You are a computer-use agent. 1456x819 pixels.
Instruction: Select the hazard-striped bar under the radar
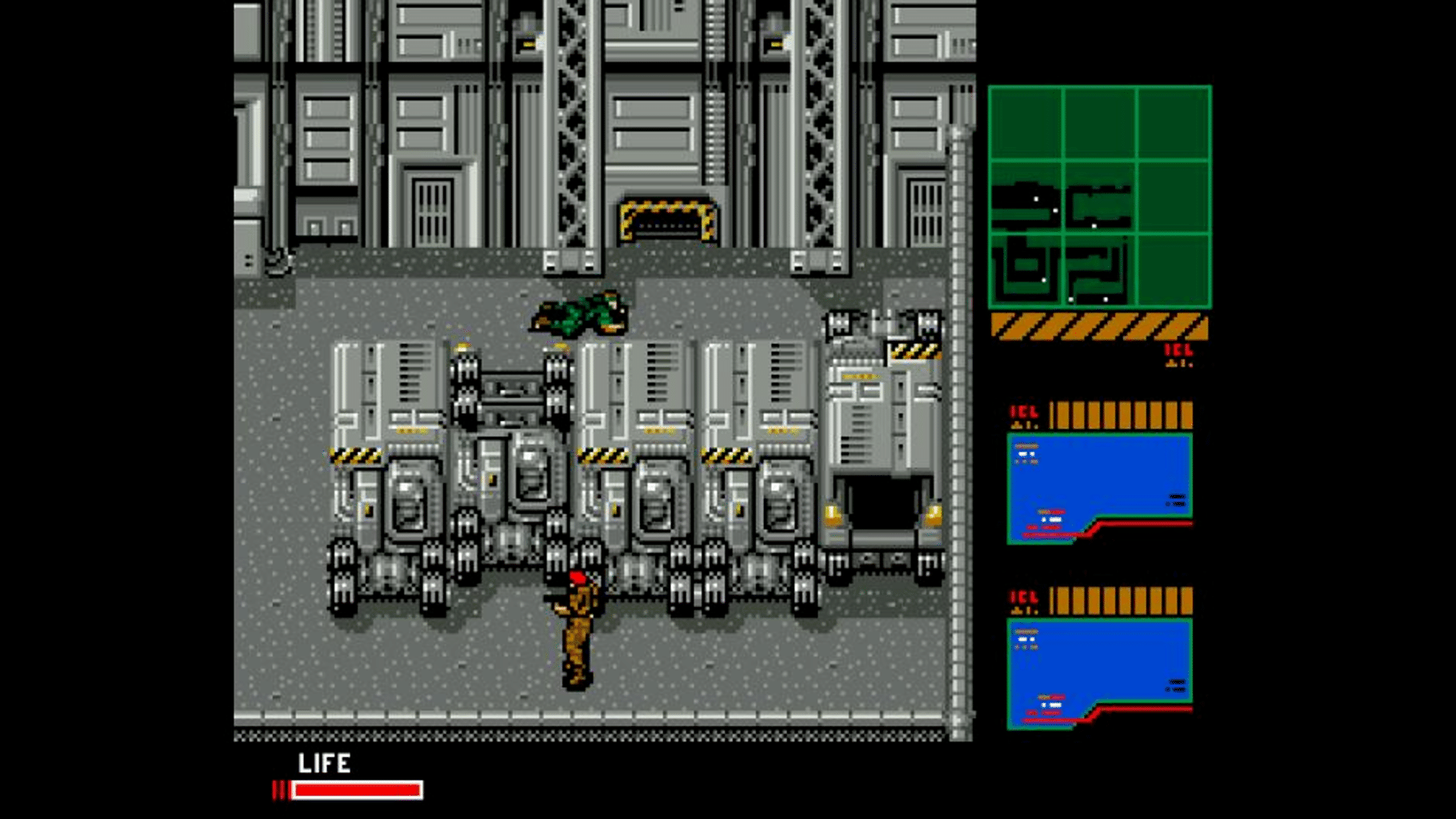[1098, 324]
